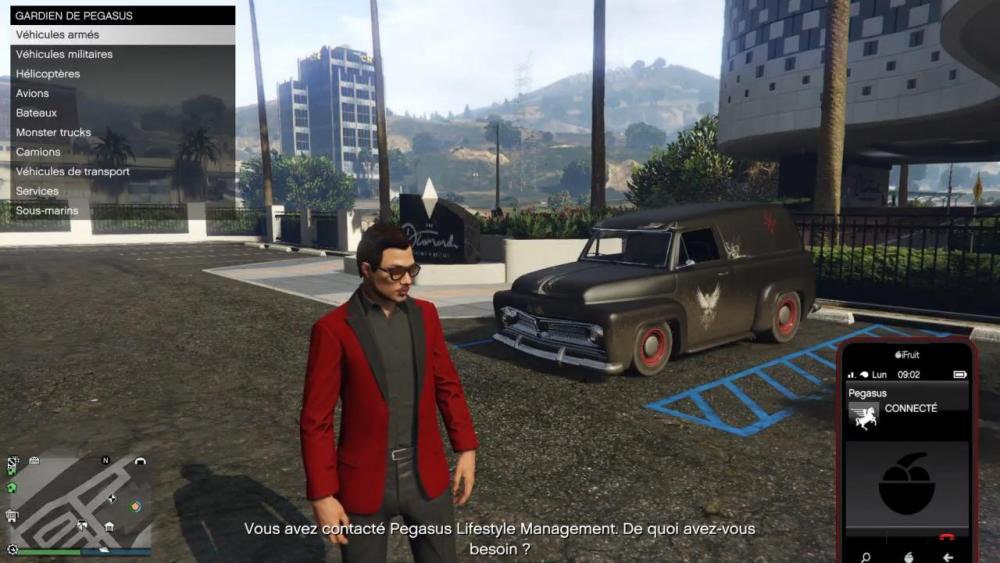Image resolution: width=1000 pixels, height=563 pixels.
Task: Open the Hélicoptères category
Action: tap(122, 74)
